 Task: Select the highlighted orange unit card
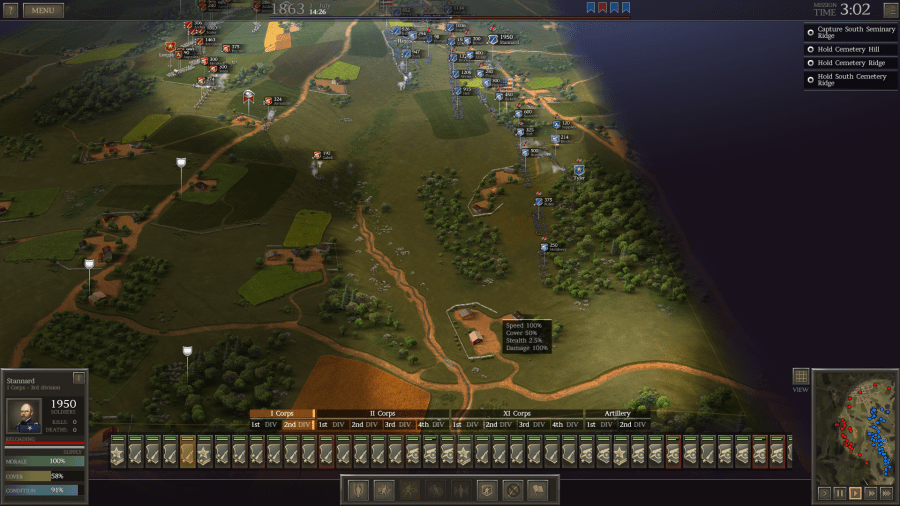point(188,452)
